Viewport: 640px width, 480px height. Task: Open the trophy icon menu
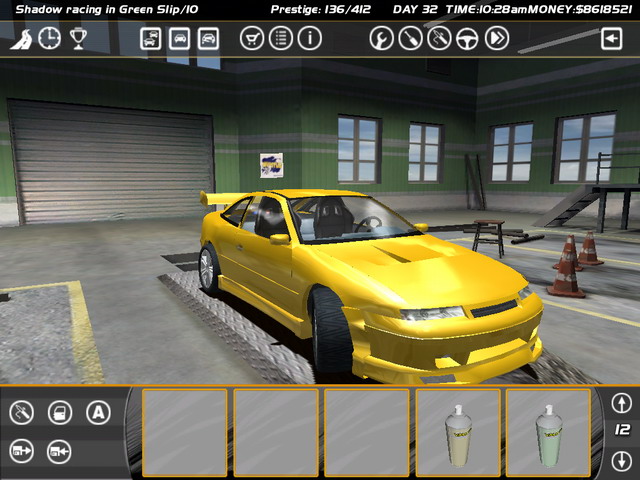pos(78,39)
